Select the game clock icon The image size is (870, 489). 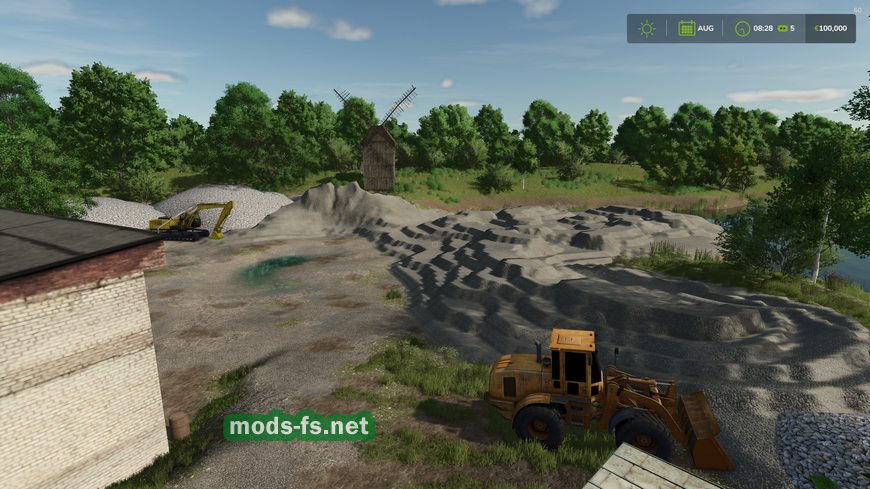click(741, 28)
